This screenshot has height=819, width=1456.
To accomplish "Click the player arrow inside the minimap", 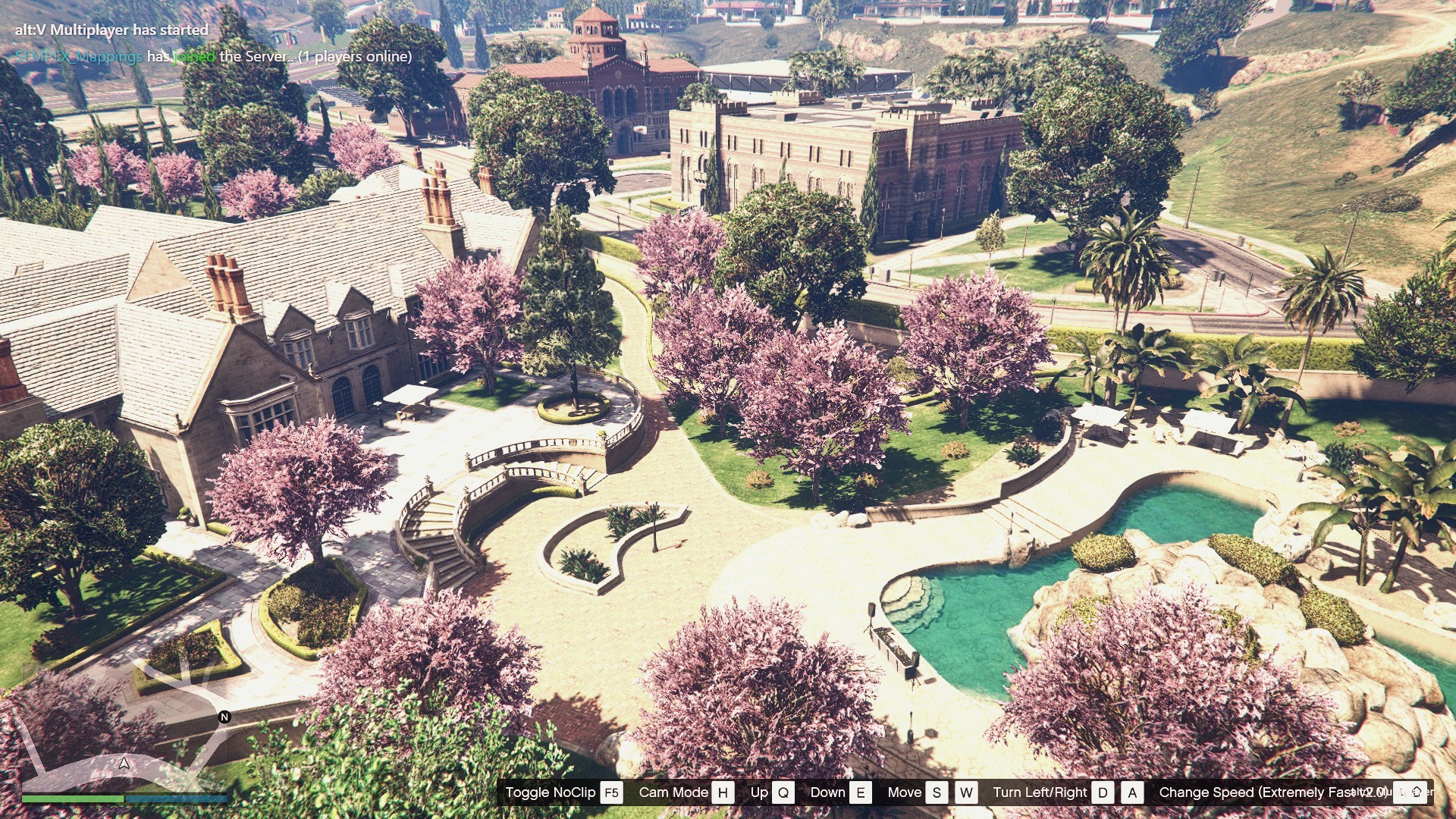I will (x=125, y=762).
